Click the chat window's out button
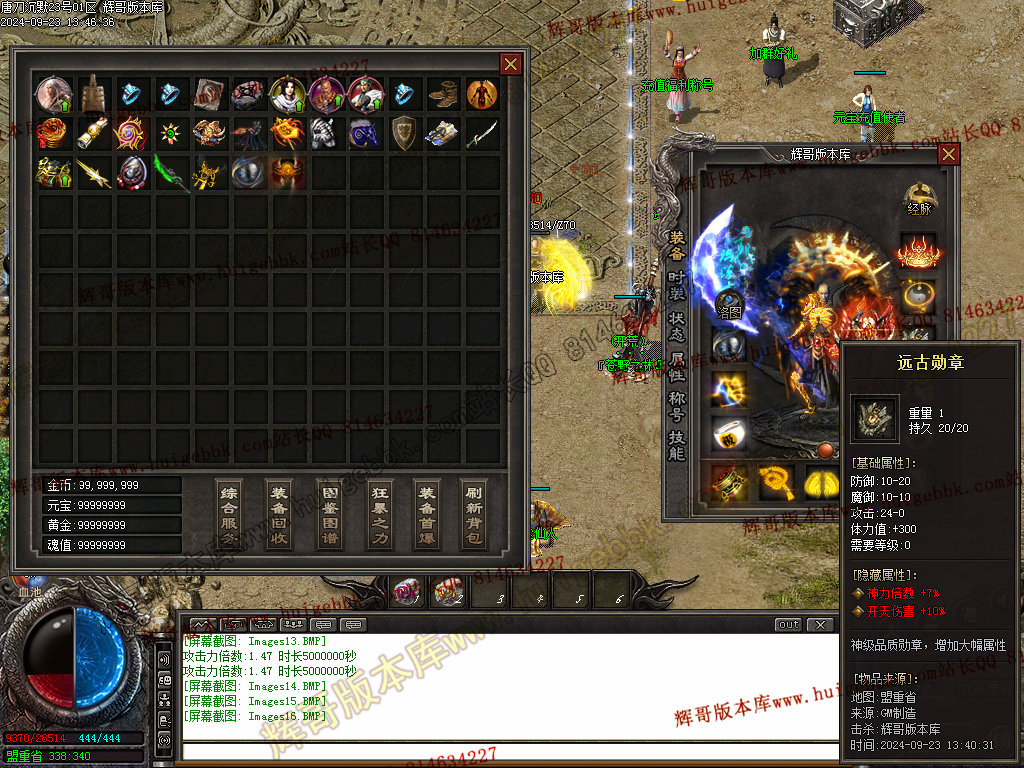1024x768 pixels. (x=789, y=625)
